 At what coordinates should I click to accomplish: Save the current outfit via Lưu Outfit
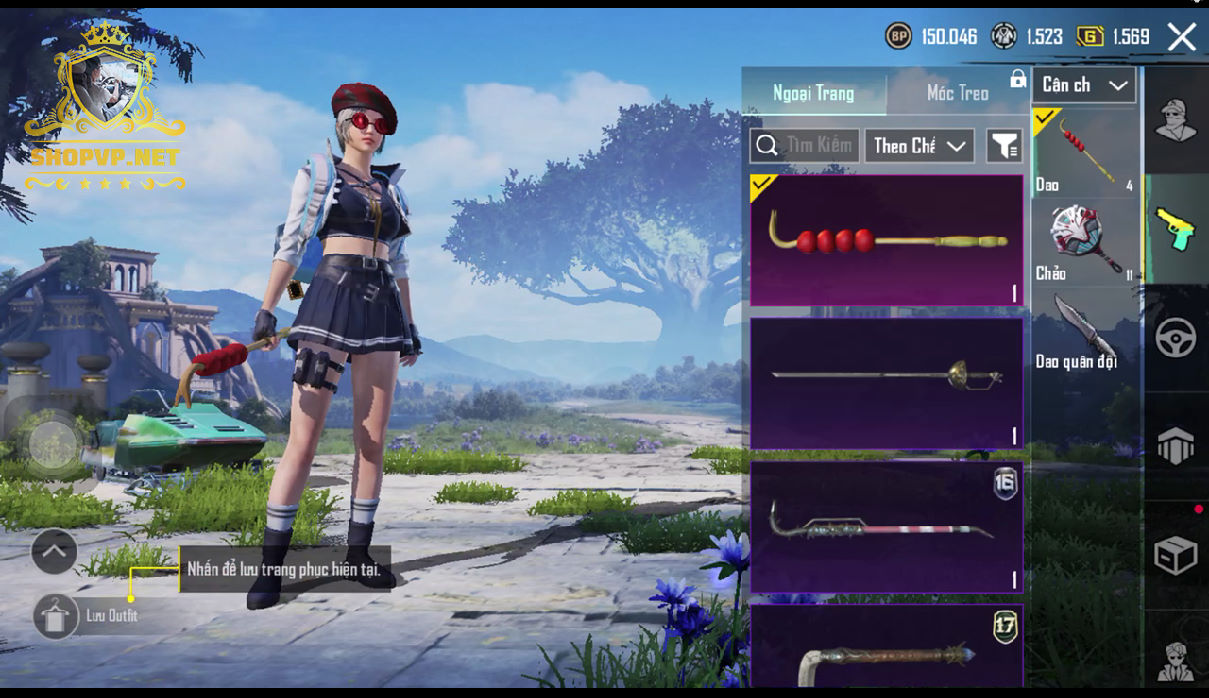[x=57, y=616]
